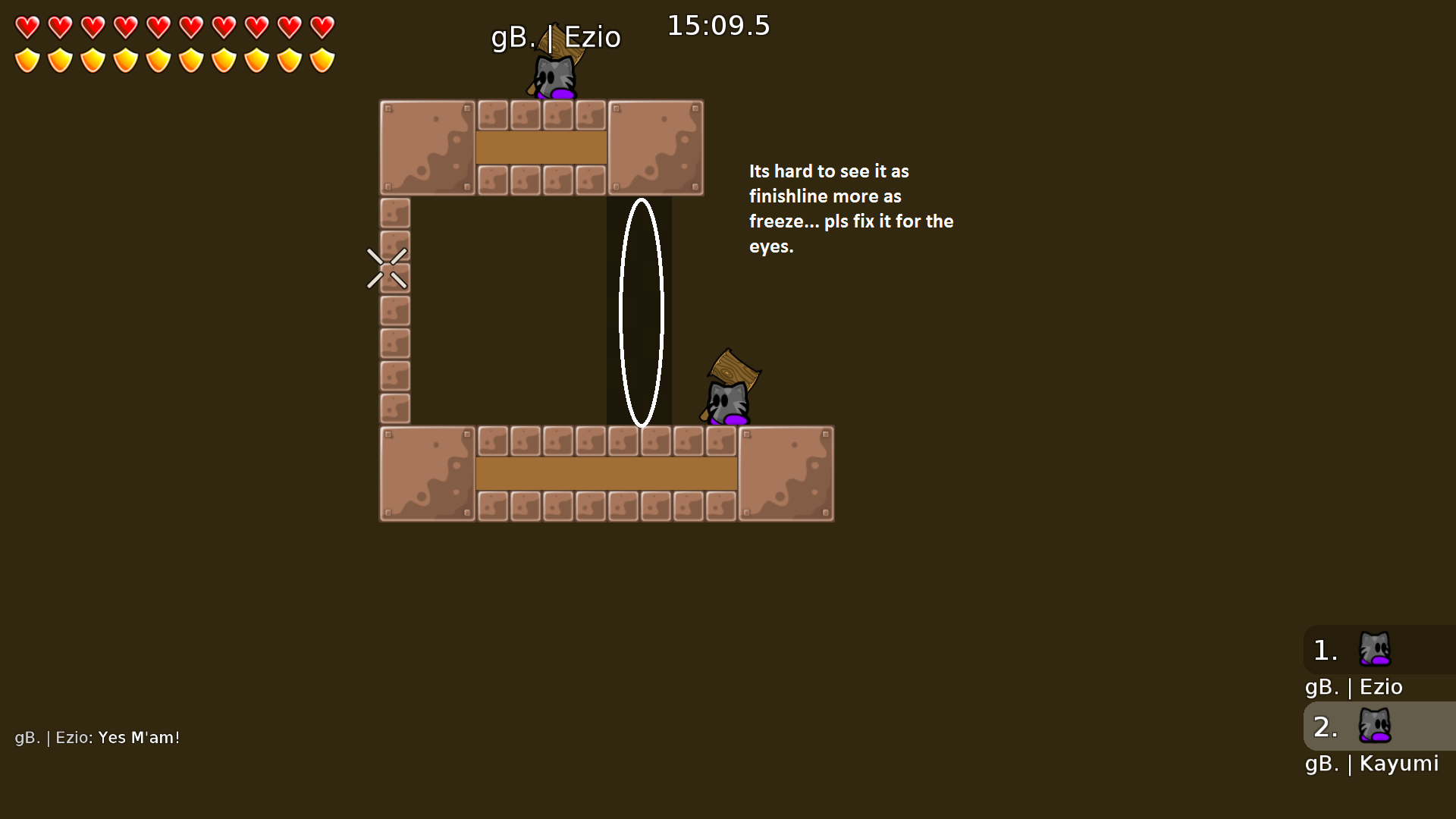Click the gB. | Kayumi leaderboard label
Image resolution: width=1456 pixels, height=819 pixels.
click(1371, 764)
